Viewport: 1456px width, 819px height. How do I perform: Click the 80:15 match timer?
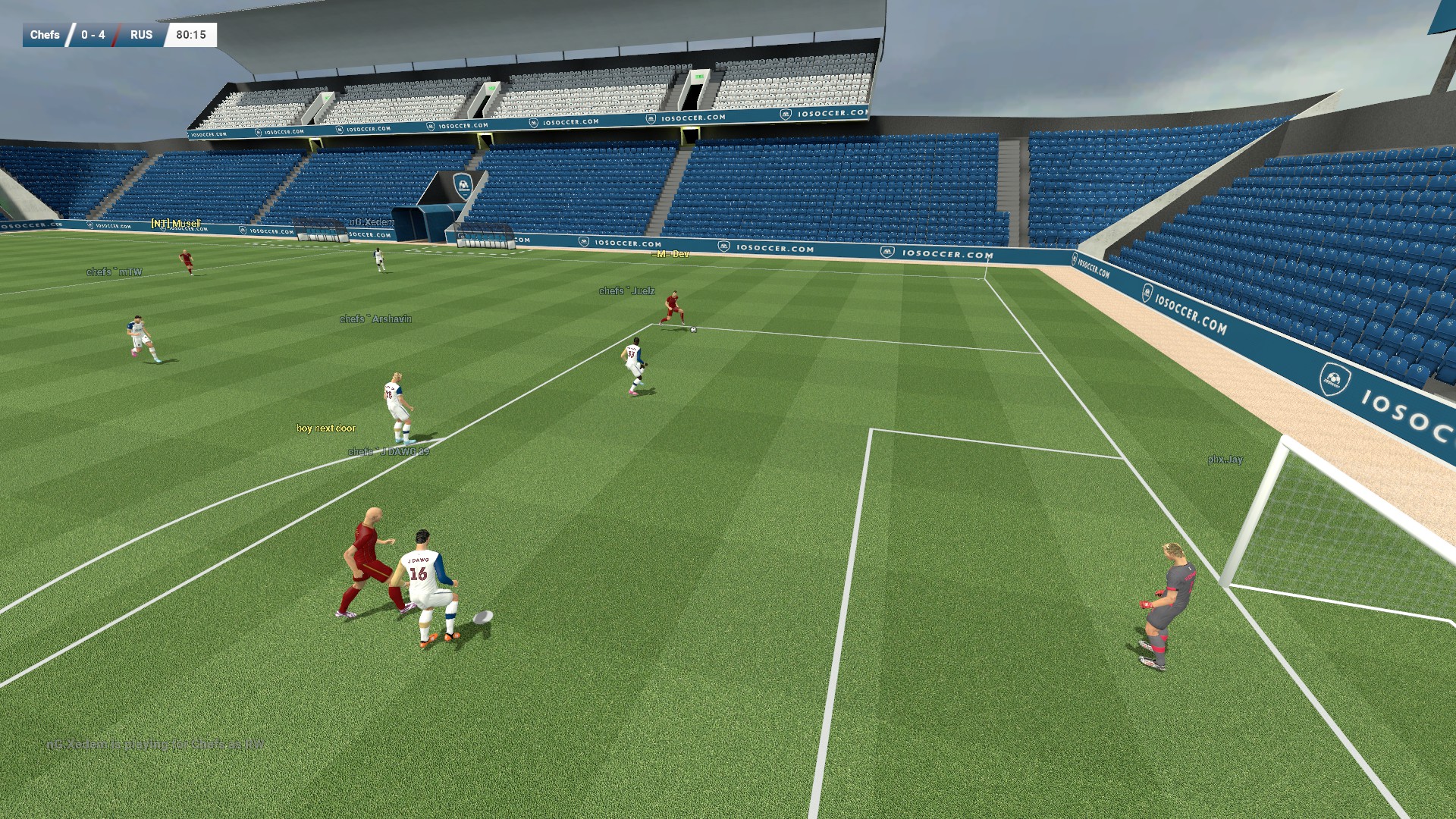click(x=190, y=35)
